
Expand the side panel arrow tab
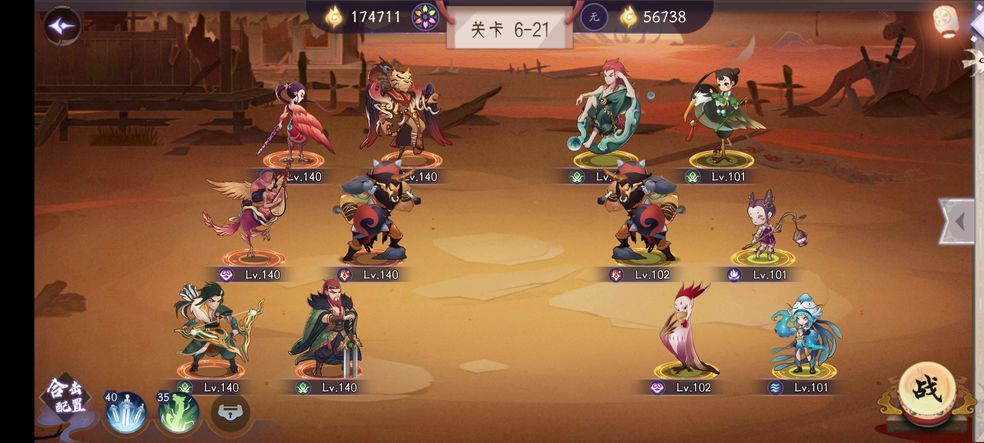(x=957, y=221)
